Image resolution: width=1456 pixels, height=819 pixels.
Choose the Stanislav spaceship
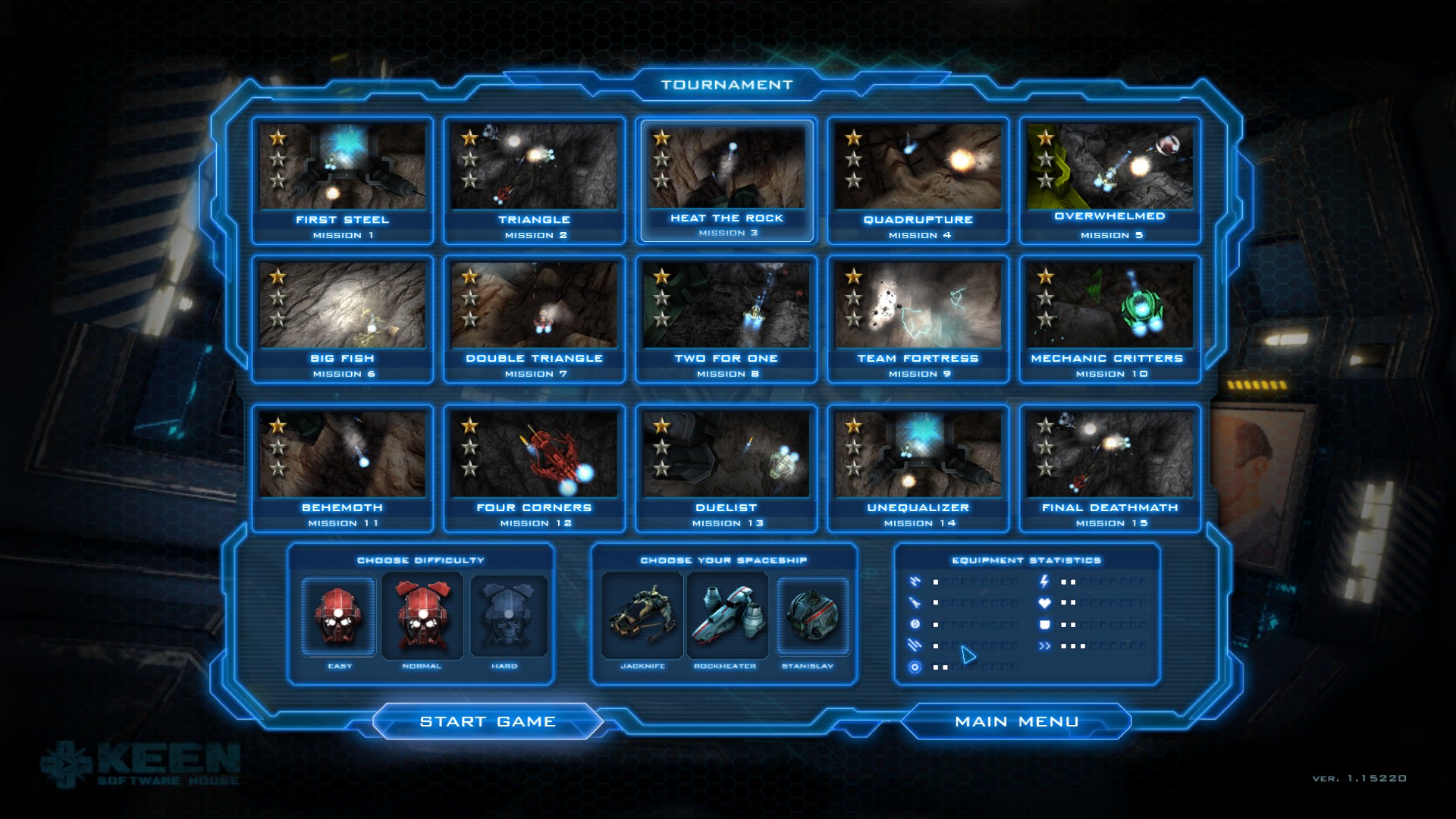812,616
